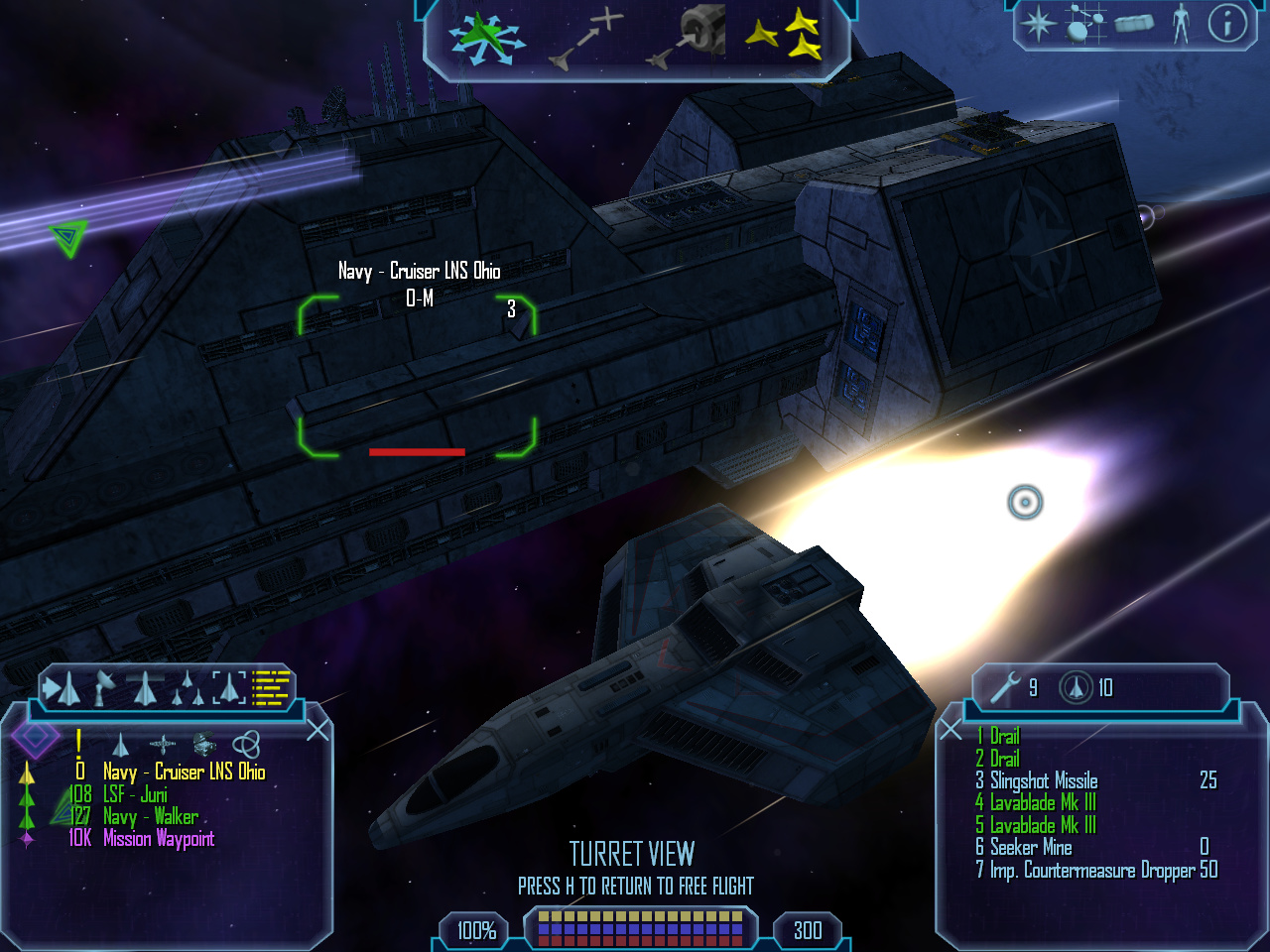Show the information panel
The height and width of the screenshot is (952, 1270).
pyautogui.click(x=1227, y=23)
